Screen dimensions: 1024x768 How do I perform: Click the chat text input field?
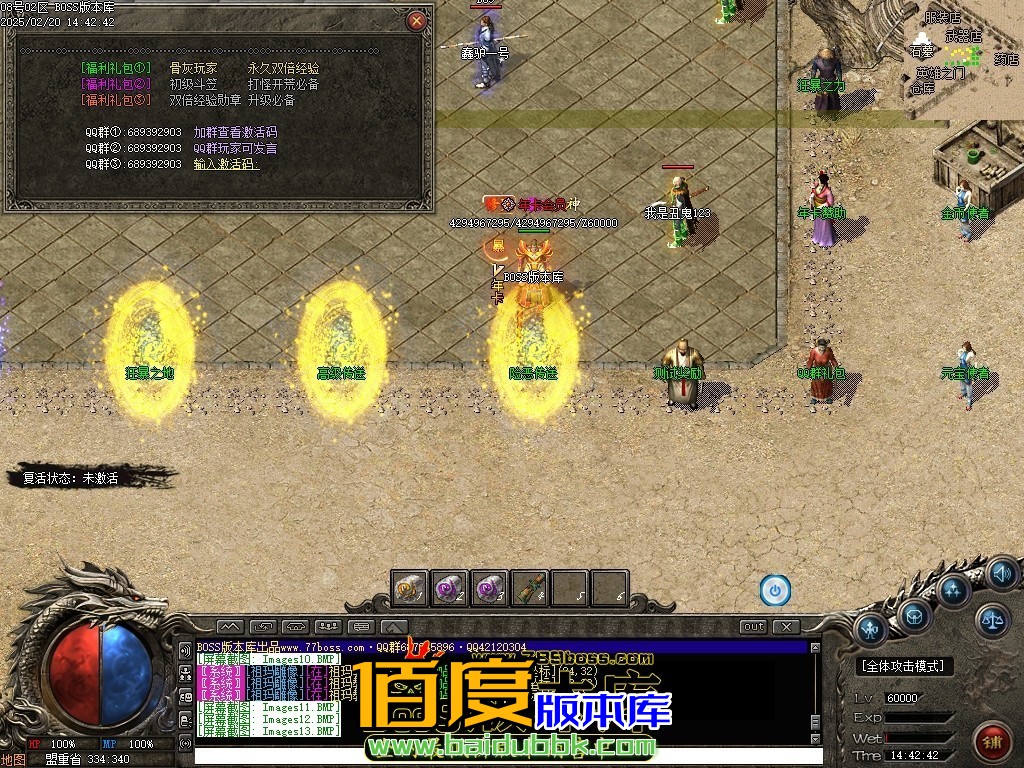(500, 756)
